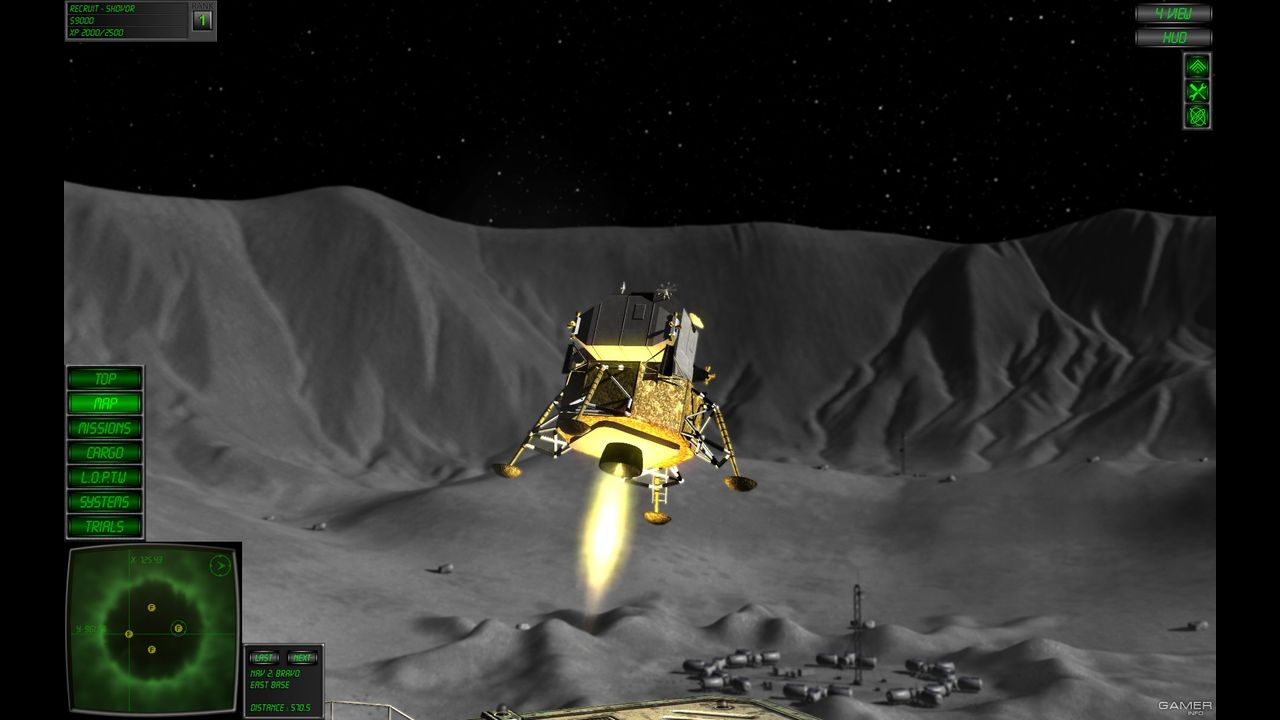This screenshot has height=720, width=1280.
Task: Open the TRIALS menu
Action: click(105, 526)
